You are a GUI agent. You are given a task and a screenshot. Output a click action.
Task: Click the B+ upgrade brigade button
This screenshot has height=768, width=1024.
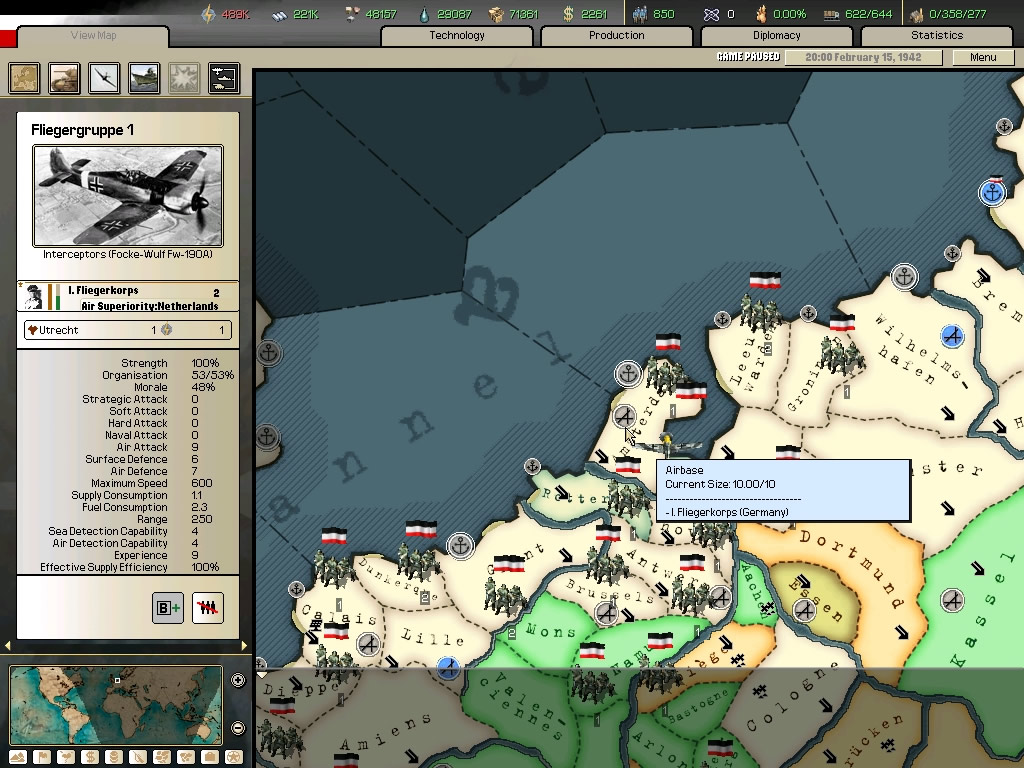168,607
